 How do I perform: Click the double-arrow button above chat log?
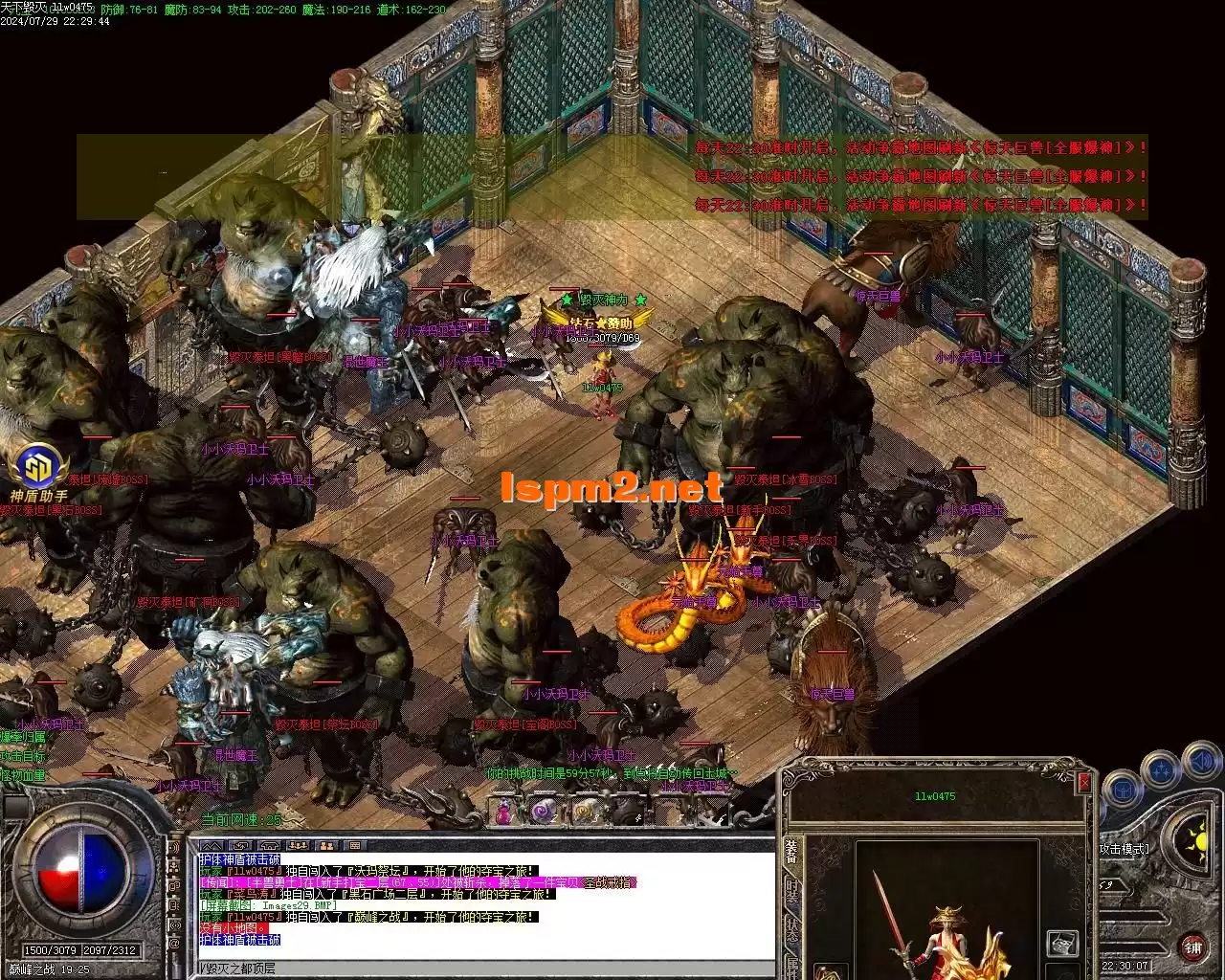tap(212, 846)
